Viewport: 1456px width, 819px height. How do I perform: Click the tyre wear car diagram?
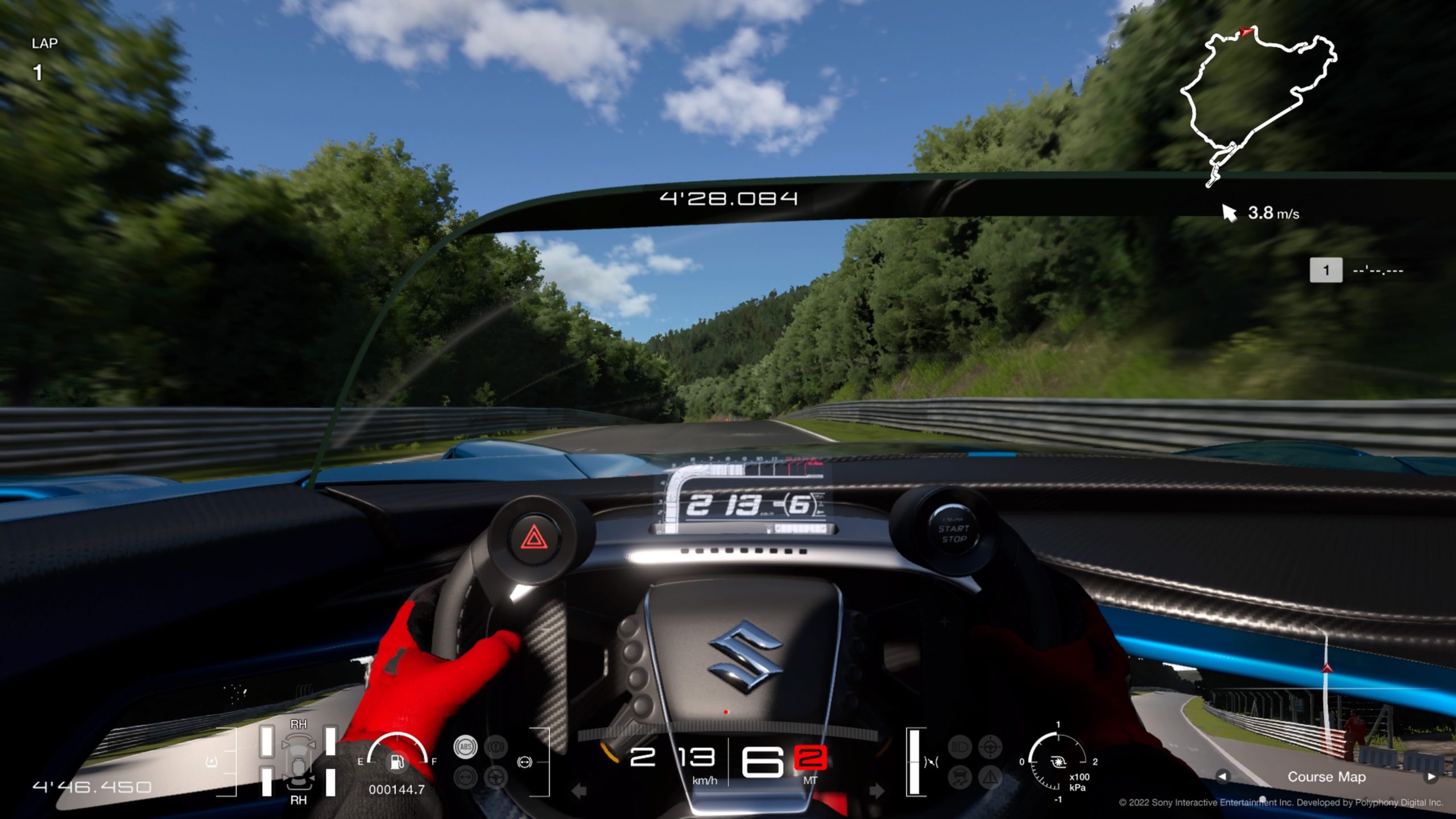coord(298,762)
